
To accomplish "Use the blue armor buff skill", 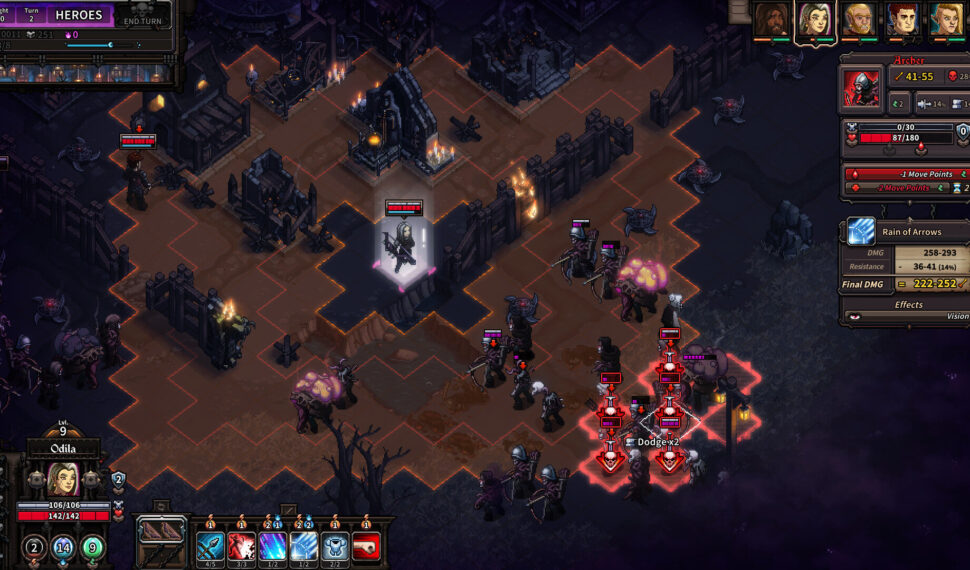I will point(335,547).
